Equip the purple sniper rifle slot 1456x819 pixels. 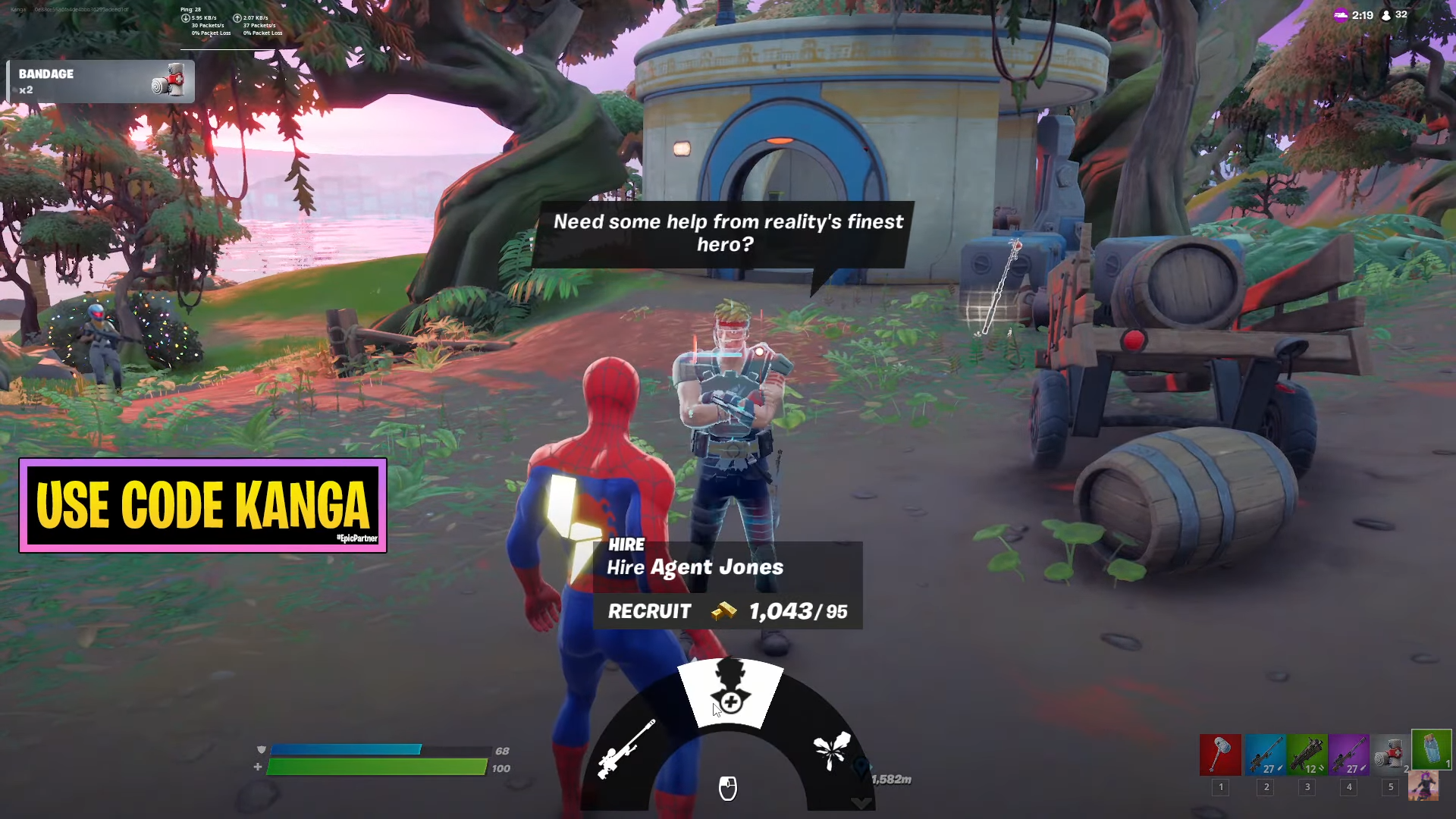pyautogui.click(x=1348, y=755)
